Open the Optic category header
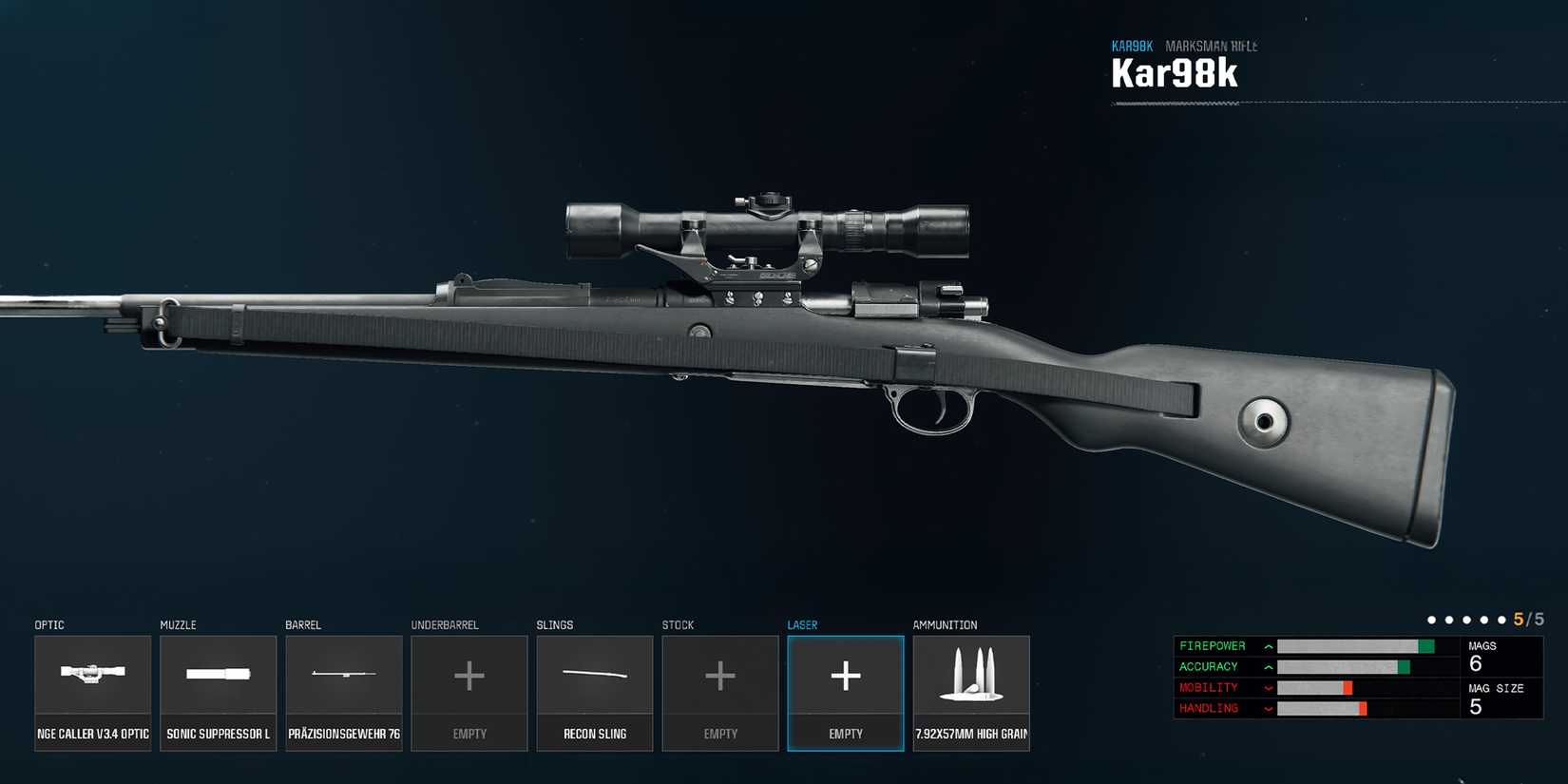 pos(47,624)
